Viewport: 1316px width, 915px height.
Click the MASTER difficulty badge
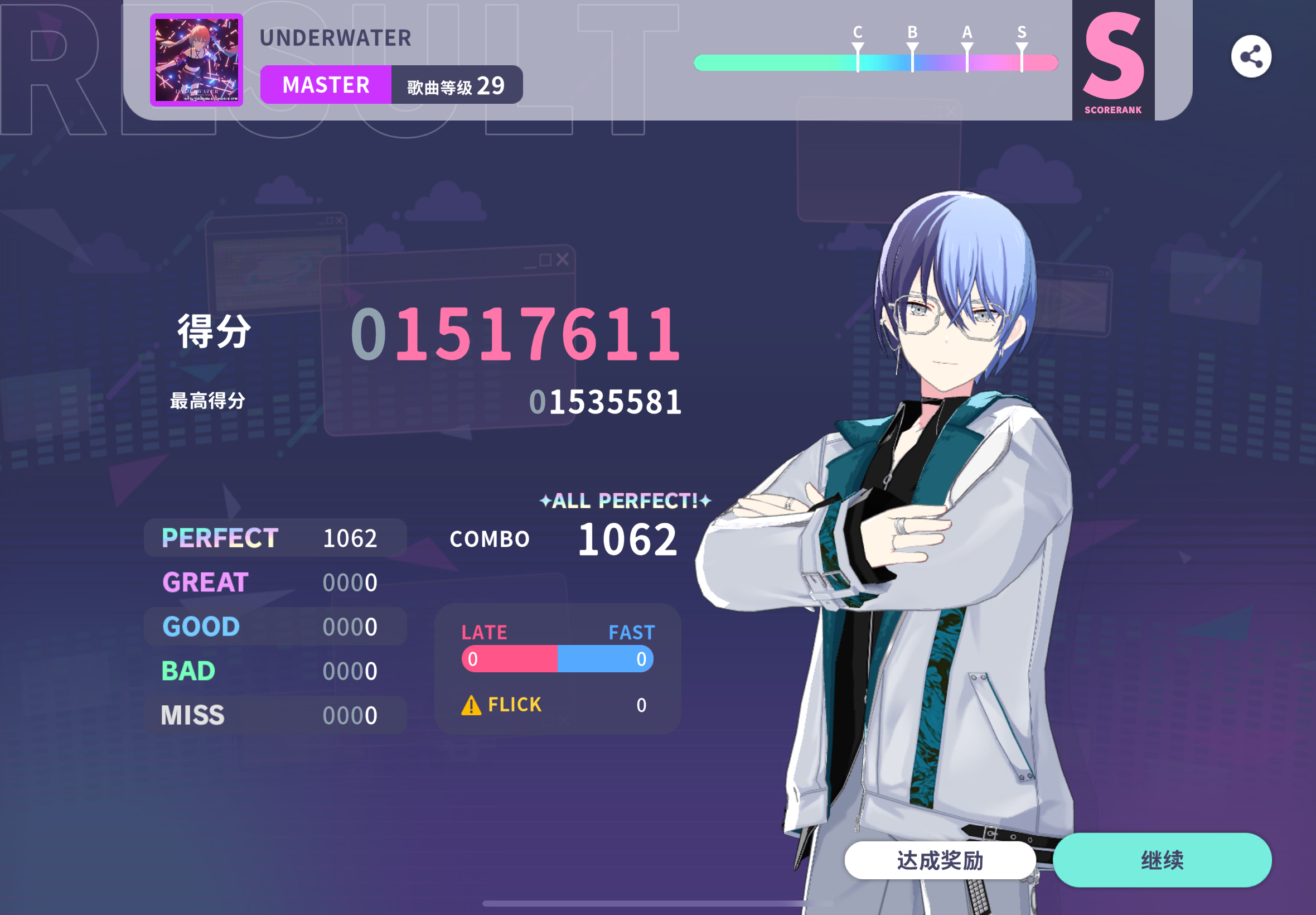coord(326,85)
